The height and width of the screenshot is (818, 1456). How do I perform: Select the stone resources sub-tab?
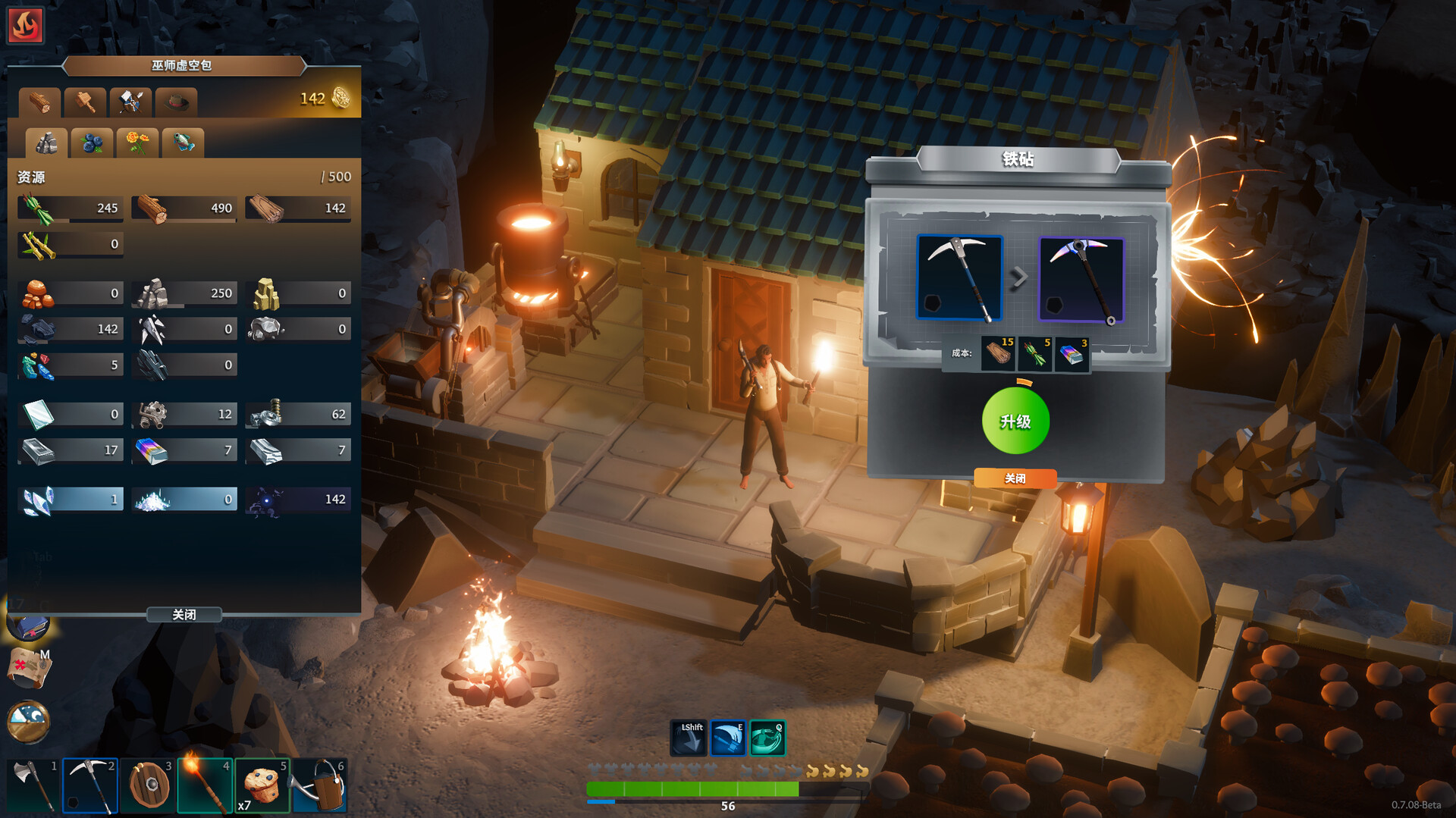point(45,143)
